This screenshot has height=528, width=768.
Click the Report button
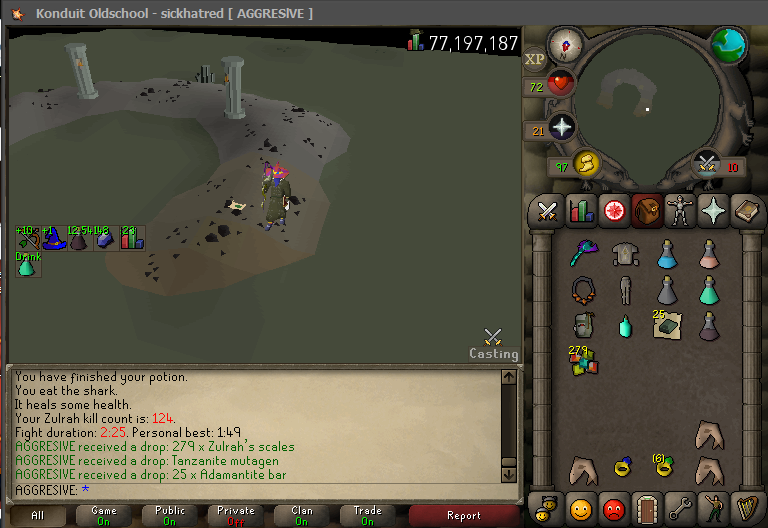(463, 516)
